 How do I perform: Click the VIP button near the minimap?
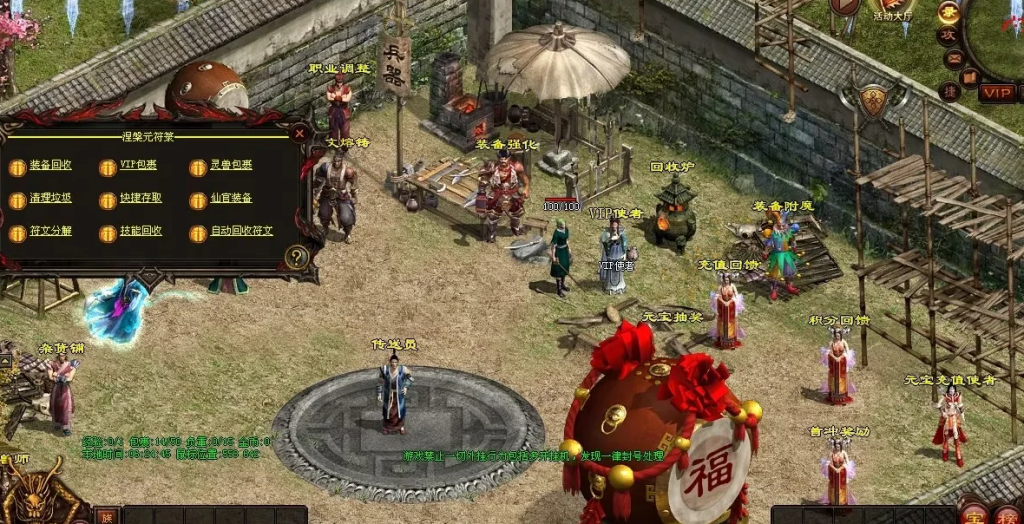pyautogui.click(x=997, y=92)
